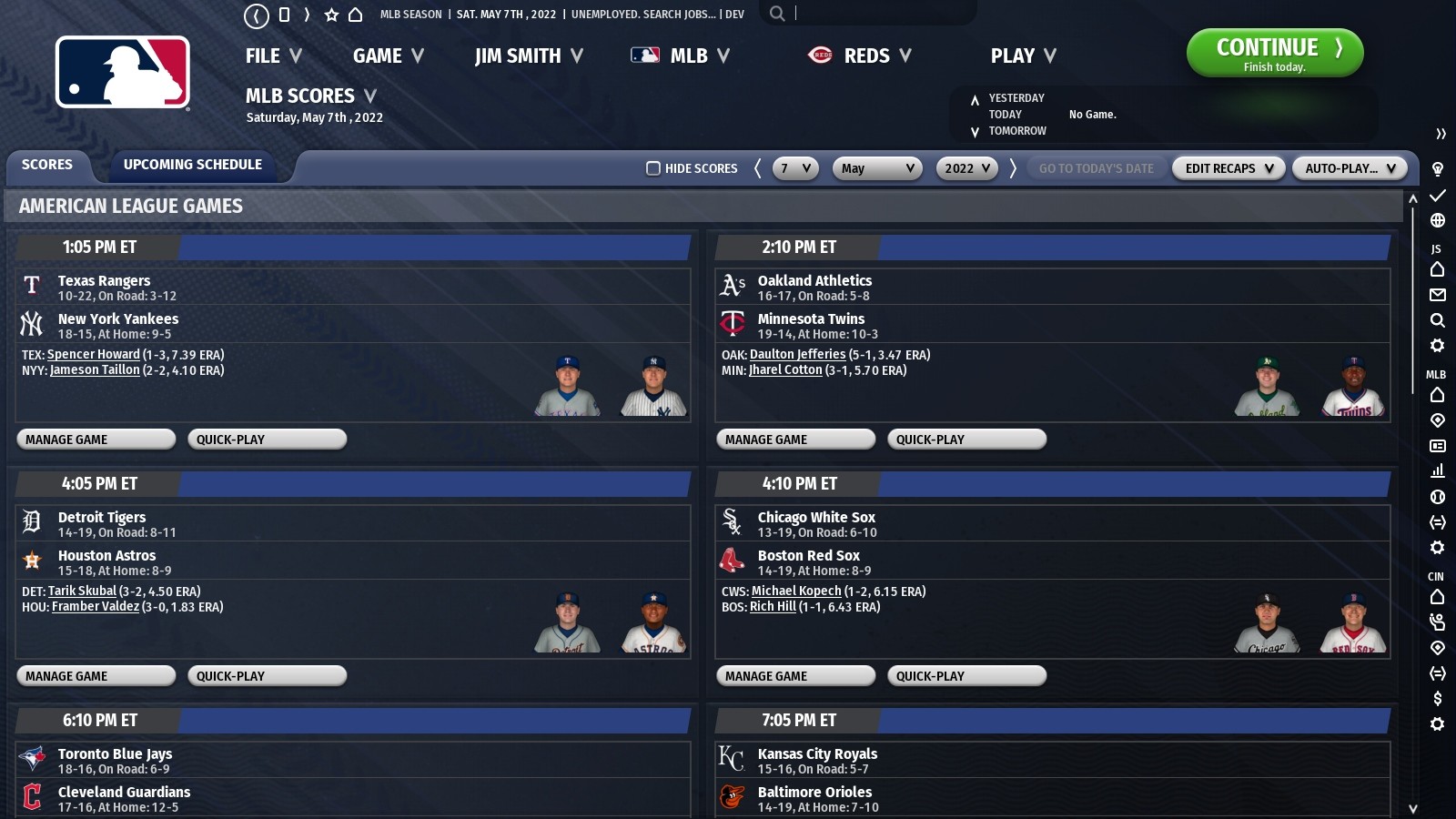Click the mail inbox icon under JS section
Screen dimensions: 1456x819
pyautogui.click(x=1438, y=295)
